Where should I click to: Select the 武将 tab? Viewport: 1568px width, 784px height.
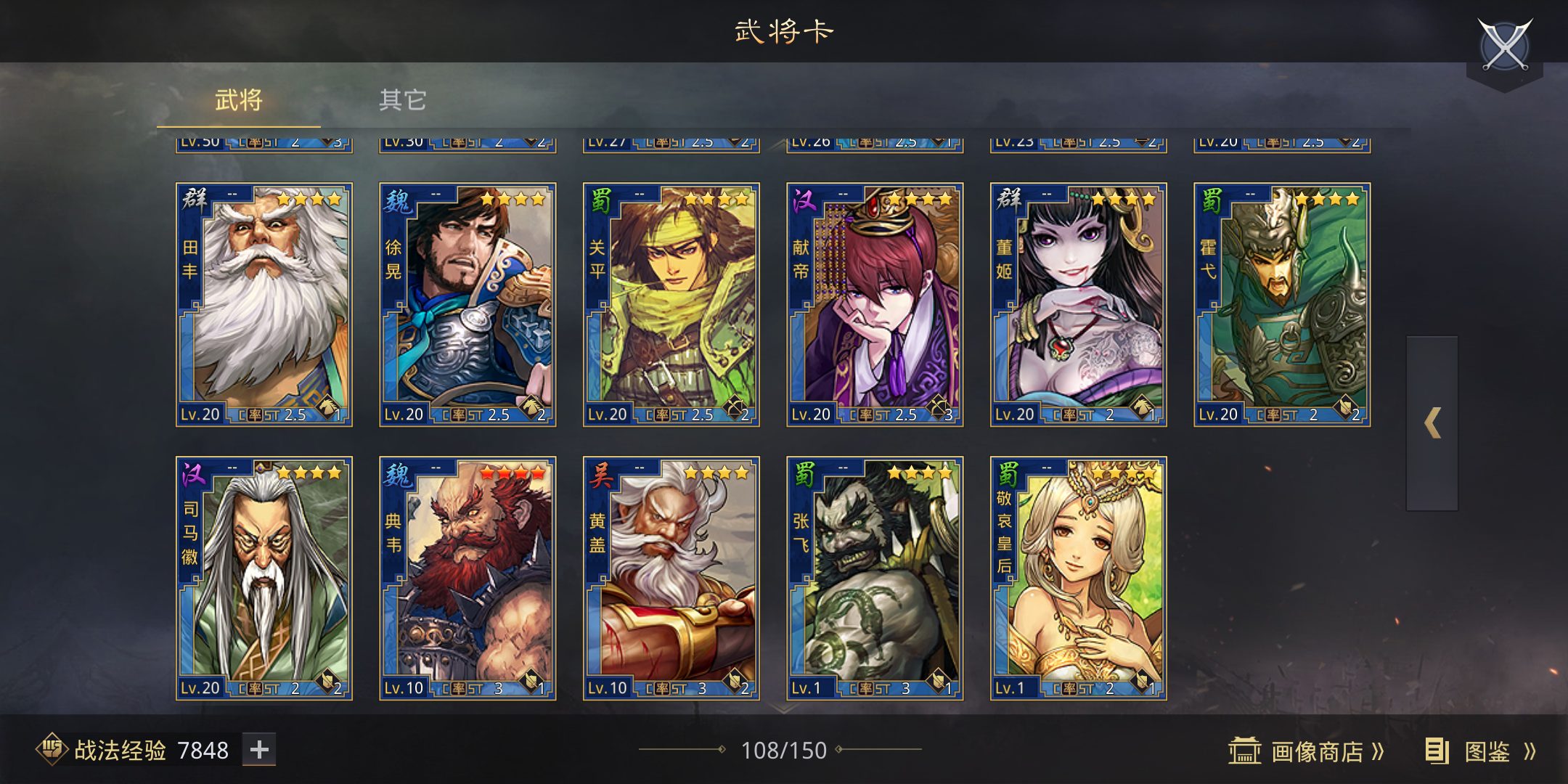click(x=238, y=99)
